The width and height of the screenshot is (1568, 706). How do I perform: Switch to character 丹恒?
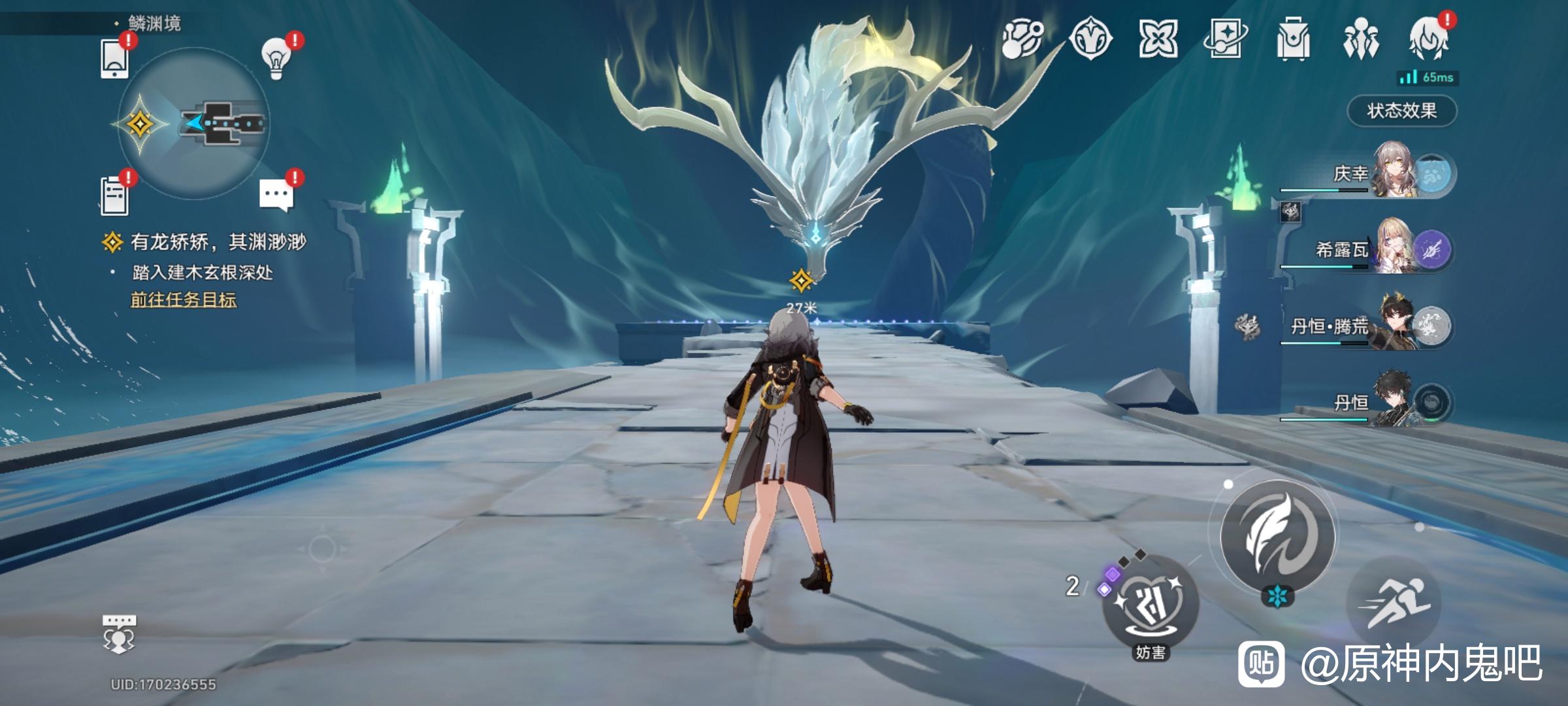1395,401
